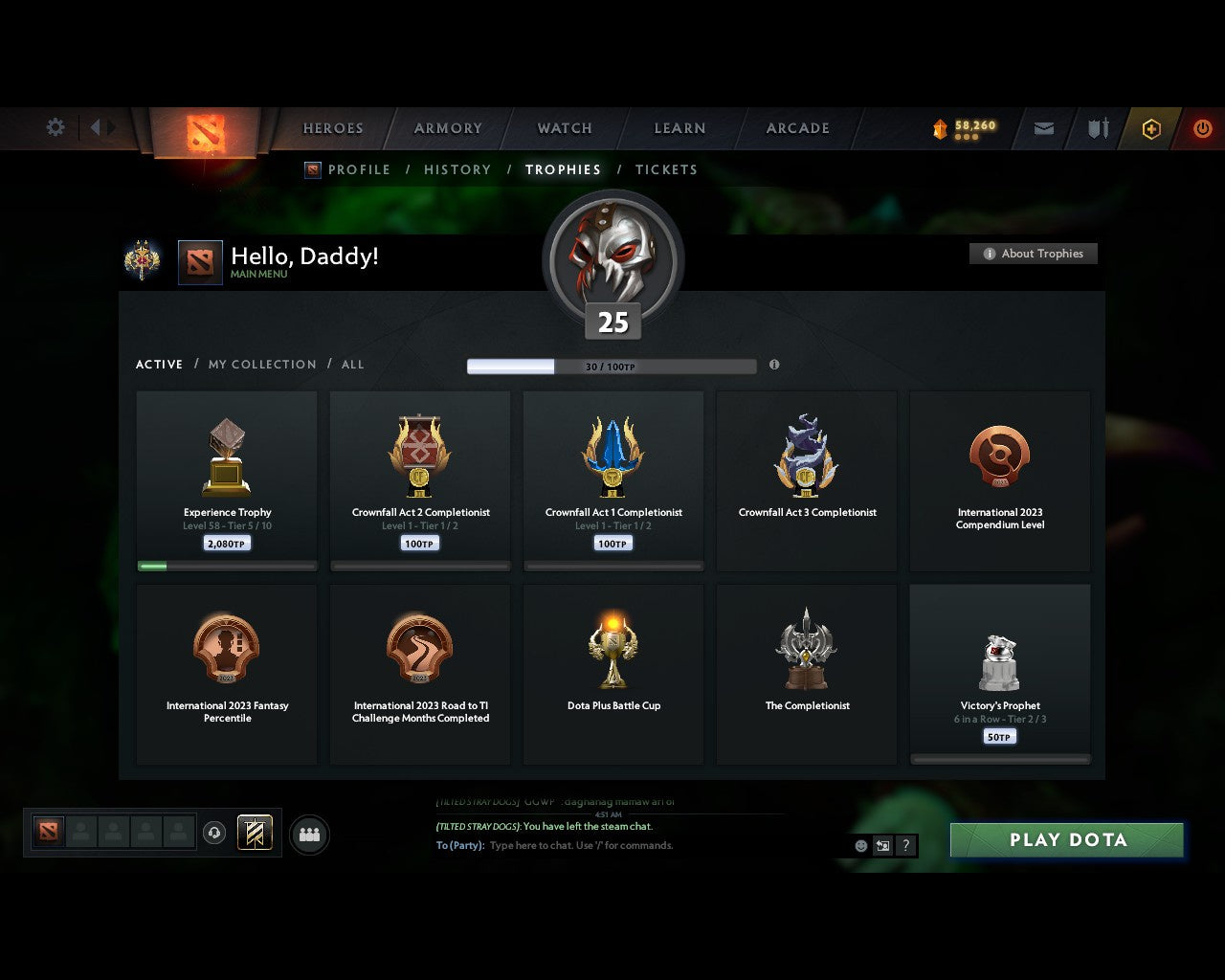Switch to the ALL trophies filter
The height and width of the screenshot is (980, 1225).
(x=352, y=365)
